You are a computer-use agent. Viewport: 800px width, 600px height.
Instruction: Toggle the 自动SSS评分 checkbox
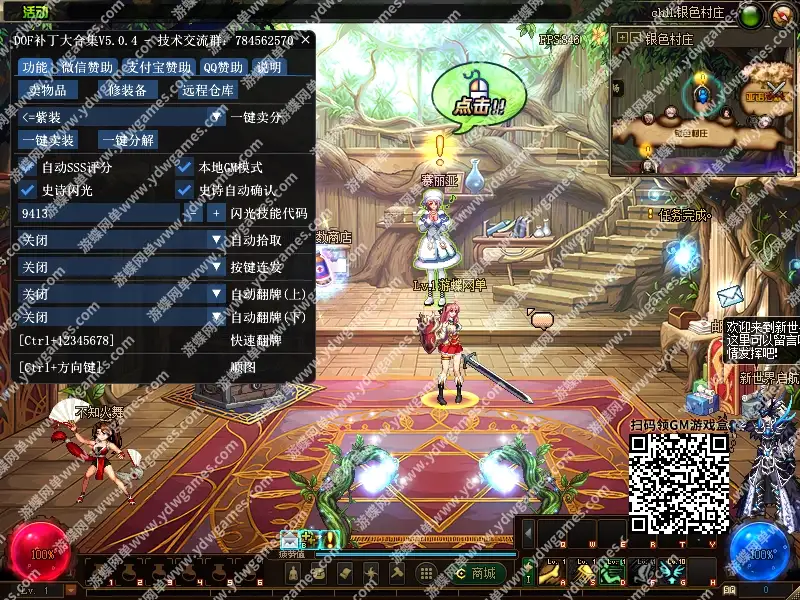pos(27,167)
